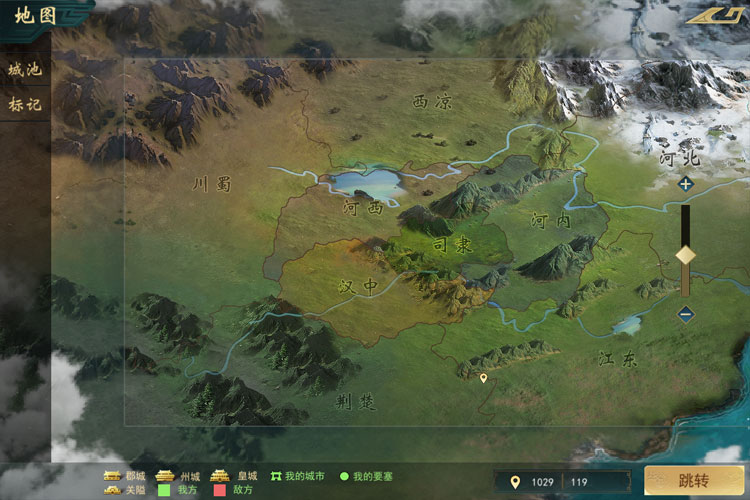
Task: Select the 江东 region label
Action: (618, 358)
